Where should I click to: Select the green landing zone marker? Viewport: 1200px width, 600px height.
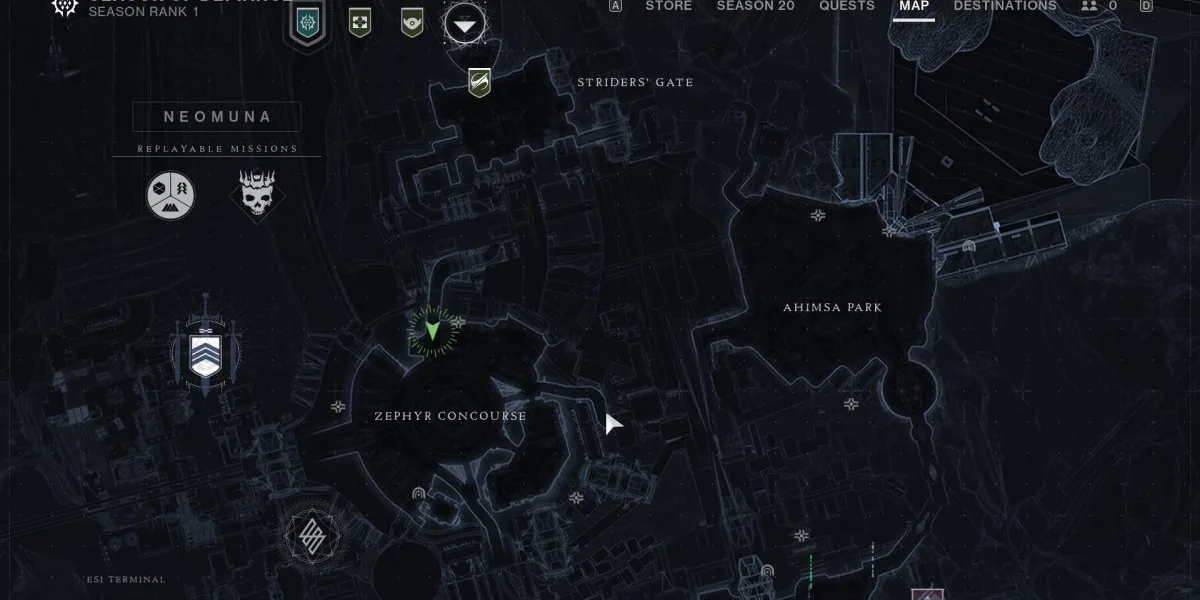(x=432, y=329)
